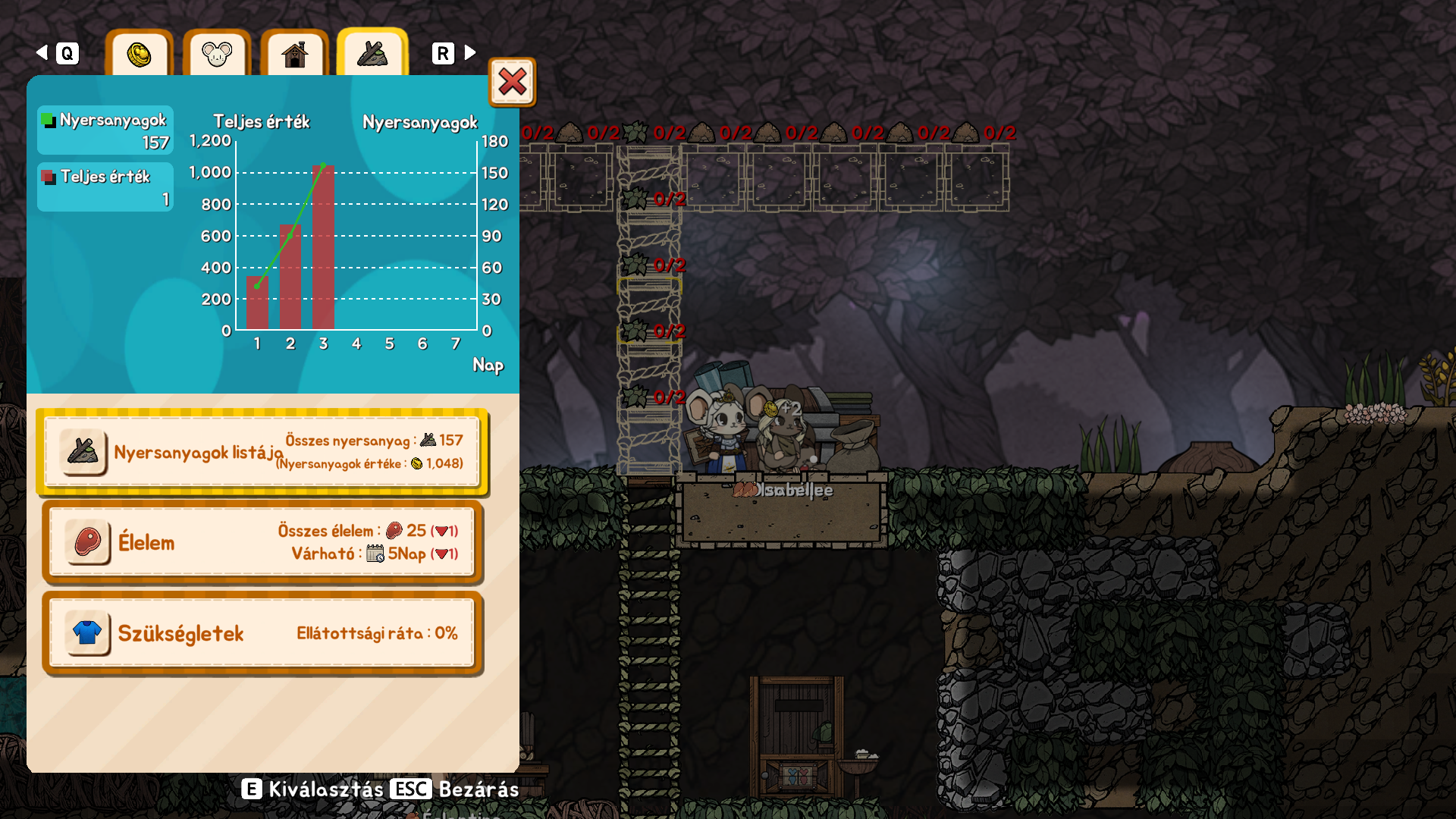The image size is (1456, 819).
Task: Close the statistics panel with red X
Action: 513,82
